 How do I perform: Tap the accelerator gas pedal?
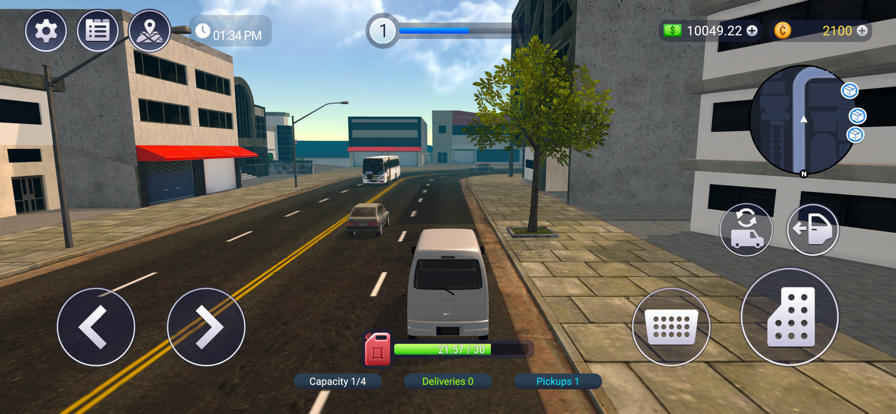coord(789,317)
